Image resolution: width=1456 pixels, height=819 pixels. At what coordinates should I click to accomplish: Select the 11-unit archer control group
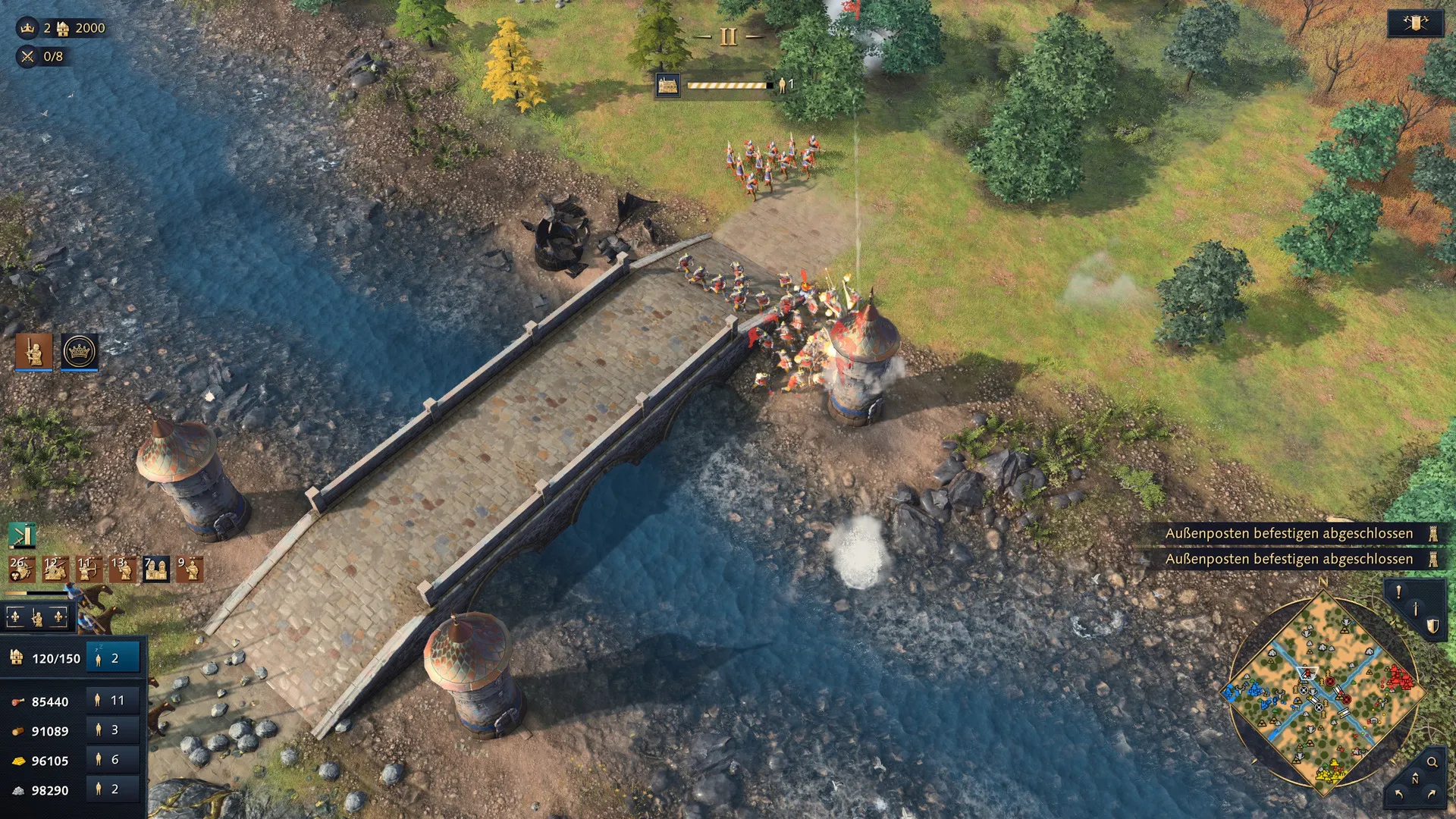89,569
